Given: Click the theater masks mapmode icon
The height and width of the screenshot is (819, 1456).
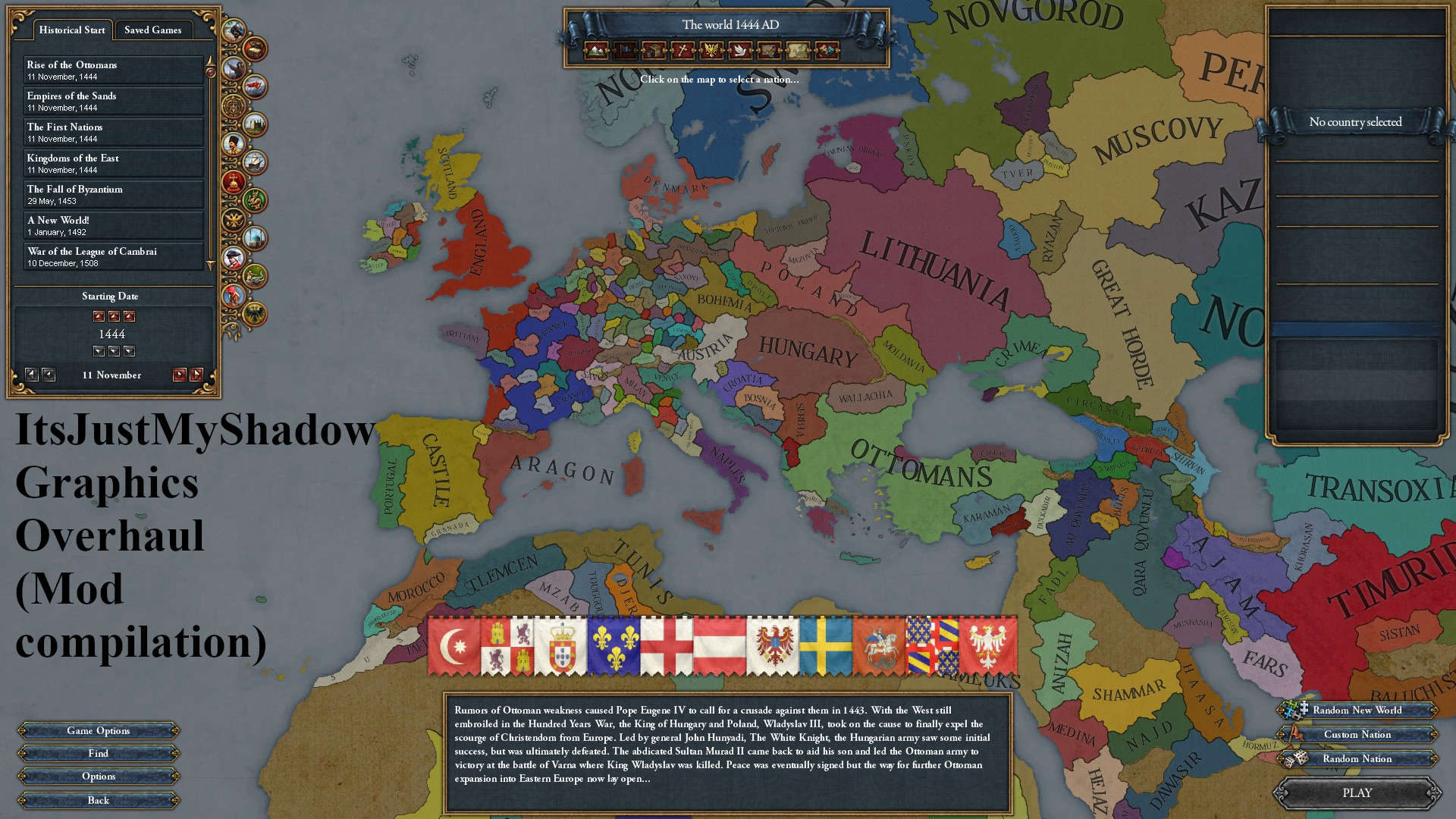Looking at the screenshot, I should click(827, 50).
